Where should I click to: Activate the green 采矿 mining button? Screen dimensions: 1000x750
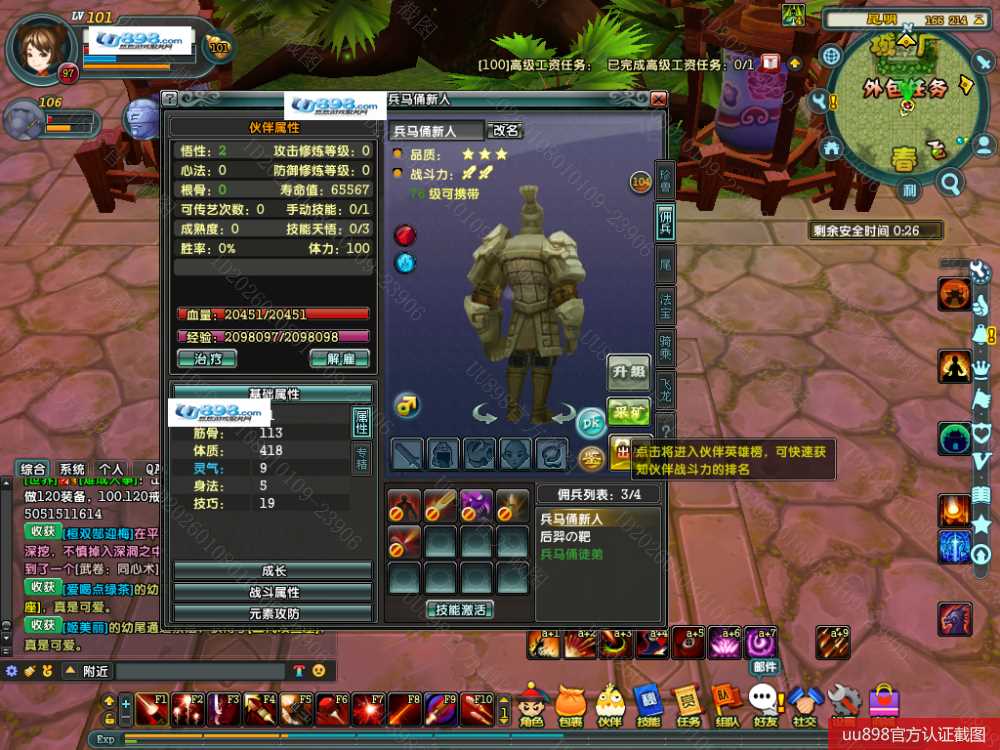coord(628,411)
